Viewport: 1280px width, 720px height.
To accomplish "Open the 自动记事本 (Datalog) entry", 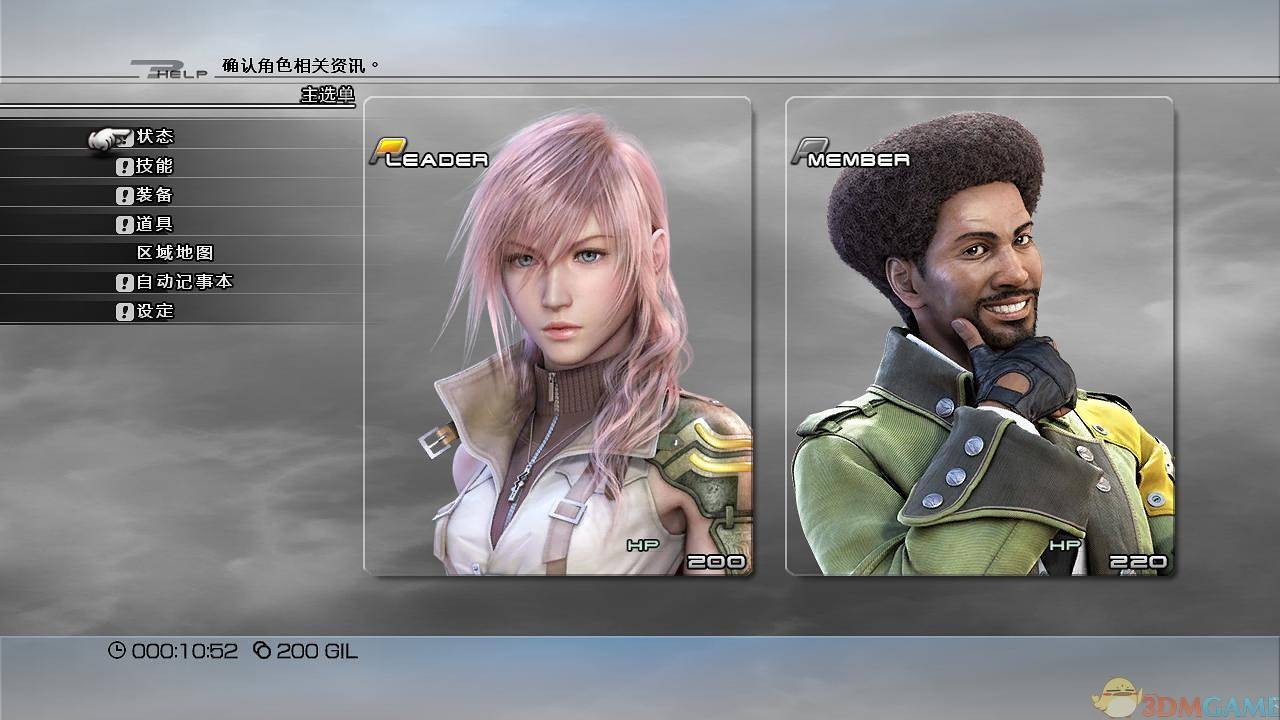I will click(x=184, y=282).
